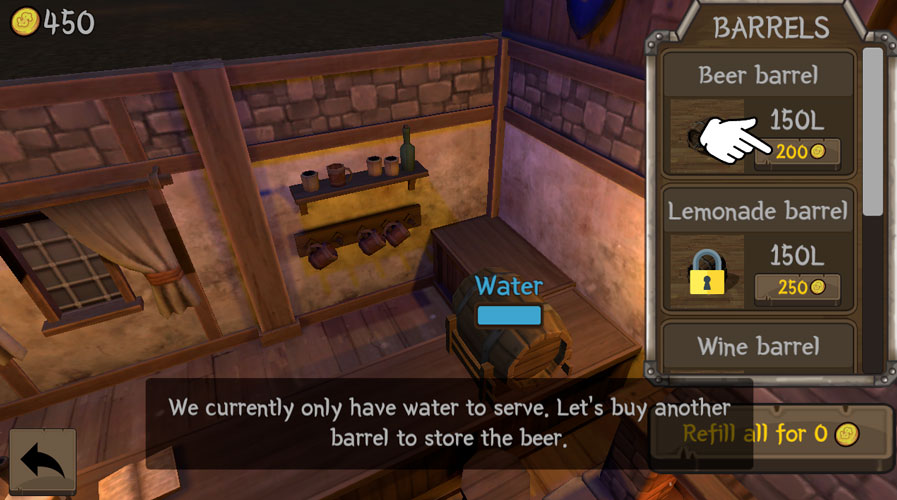Image resolution: width=897 pixels, height=500 pixels.
Task: Buy the Beer barrel for 200 coins
Action: tap(797, 152)
